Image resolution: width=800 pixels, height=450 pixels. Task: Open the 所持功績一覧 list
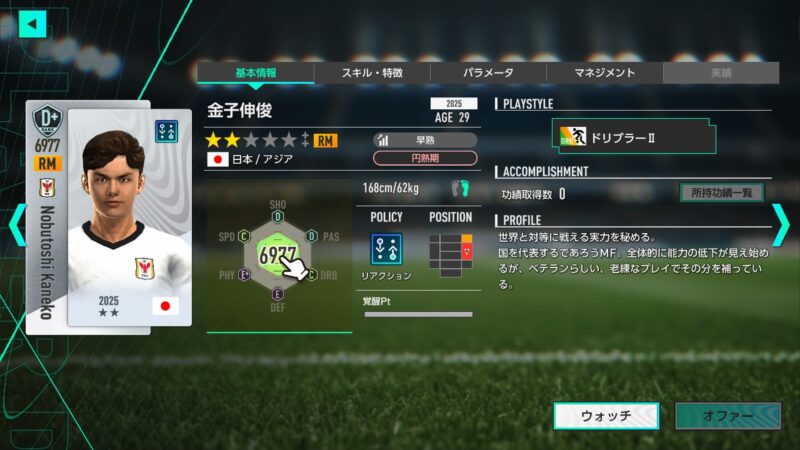coord(721,193)
